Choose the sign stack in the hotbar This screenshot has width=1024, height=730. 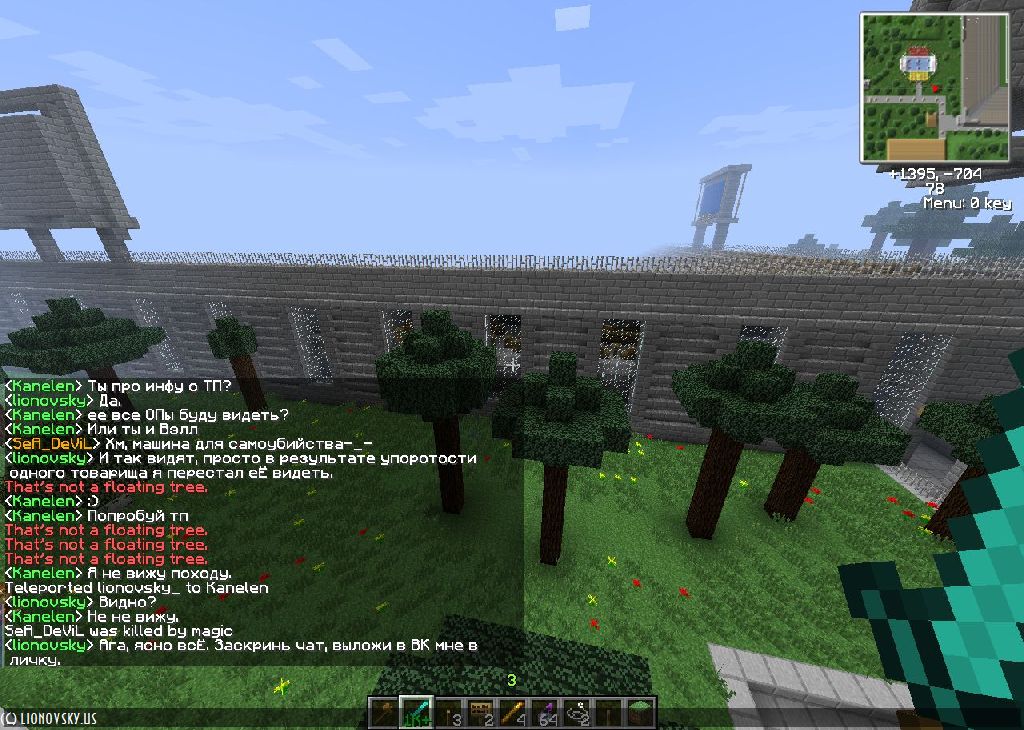tap(481, 713)
